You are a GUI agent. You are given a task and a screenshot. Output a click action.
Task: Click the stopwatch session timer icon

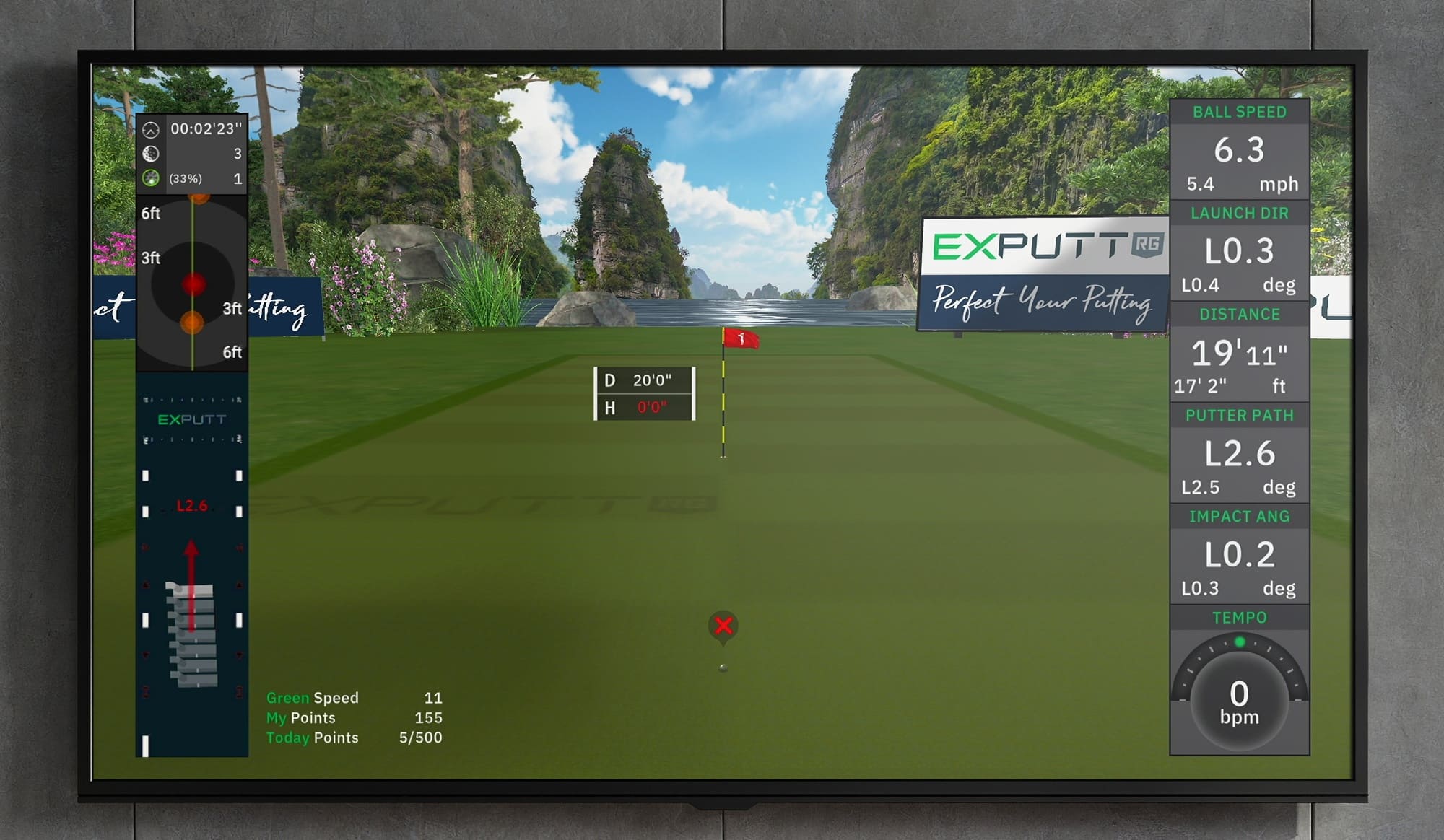[151, 130]
